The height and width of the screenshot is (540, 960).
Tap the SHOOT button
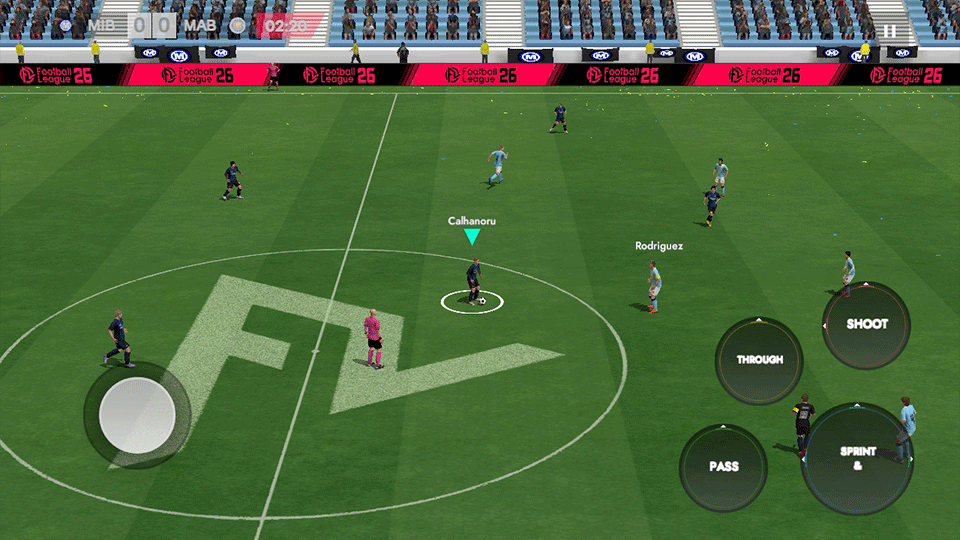[x=866, y=325]
